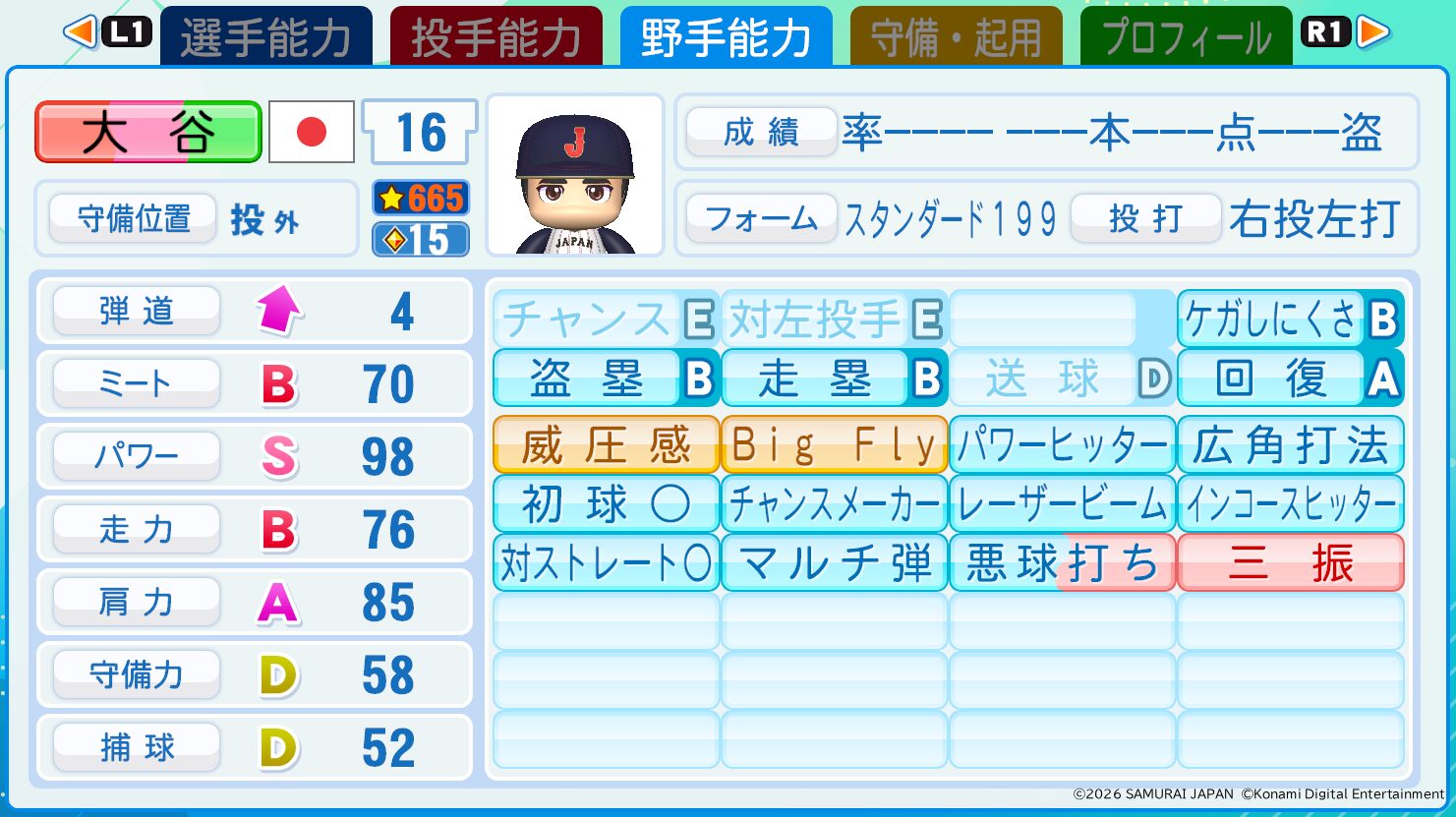Image resolution: width=1456 pixels, height=817 pixels.
Task: Click the pink 弾道 trajectory arrow
Action: (279, 311)
